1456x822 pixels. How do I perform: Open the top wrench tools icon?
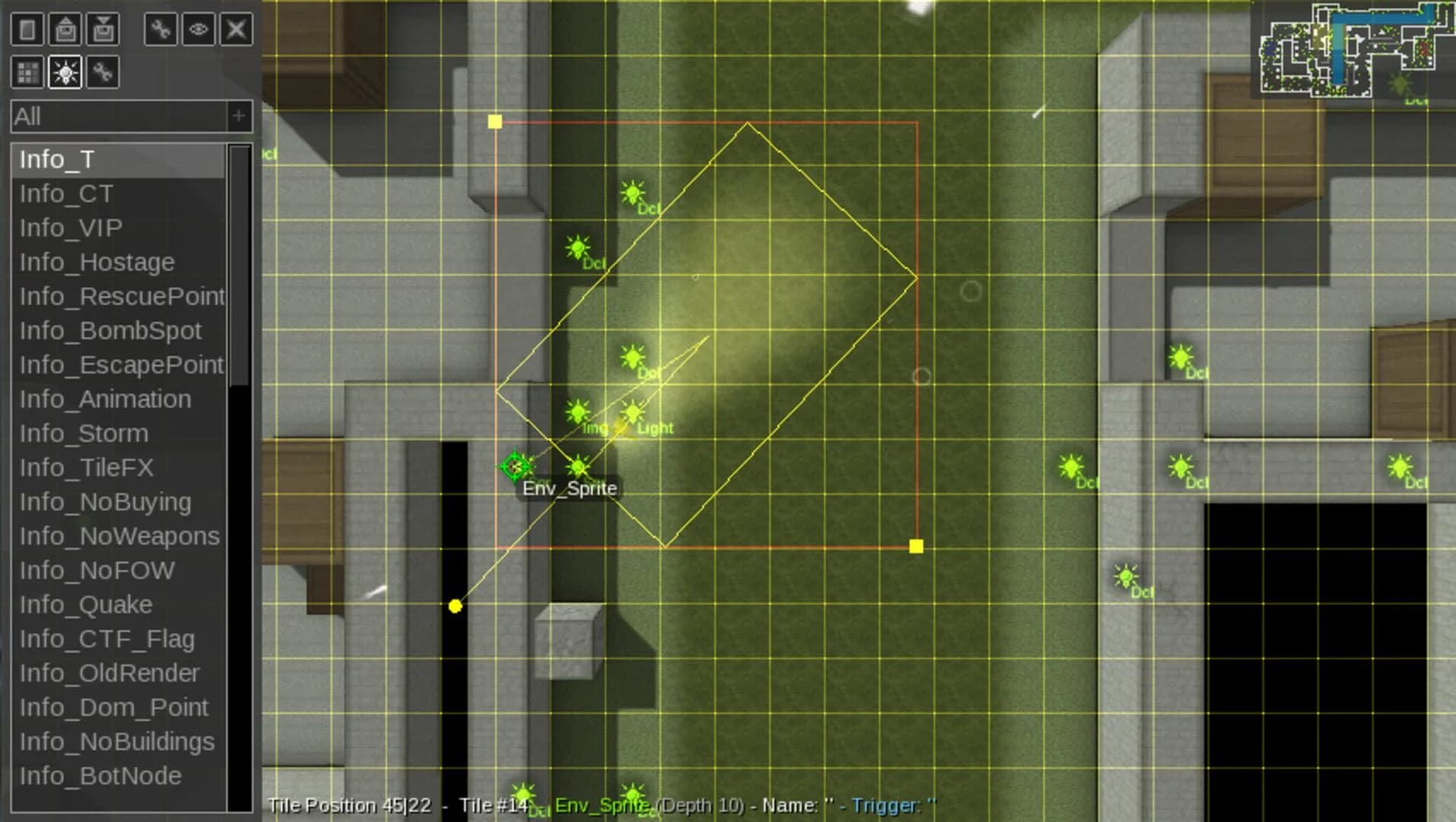point(161,30)
